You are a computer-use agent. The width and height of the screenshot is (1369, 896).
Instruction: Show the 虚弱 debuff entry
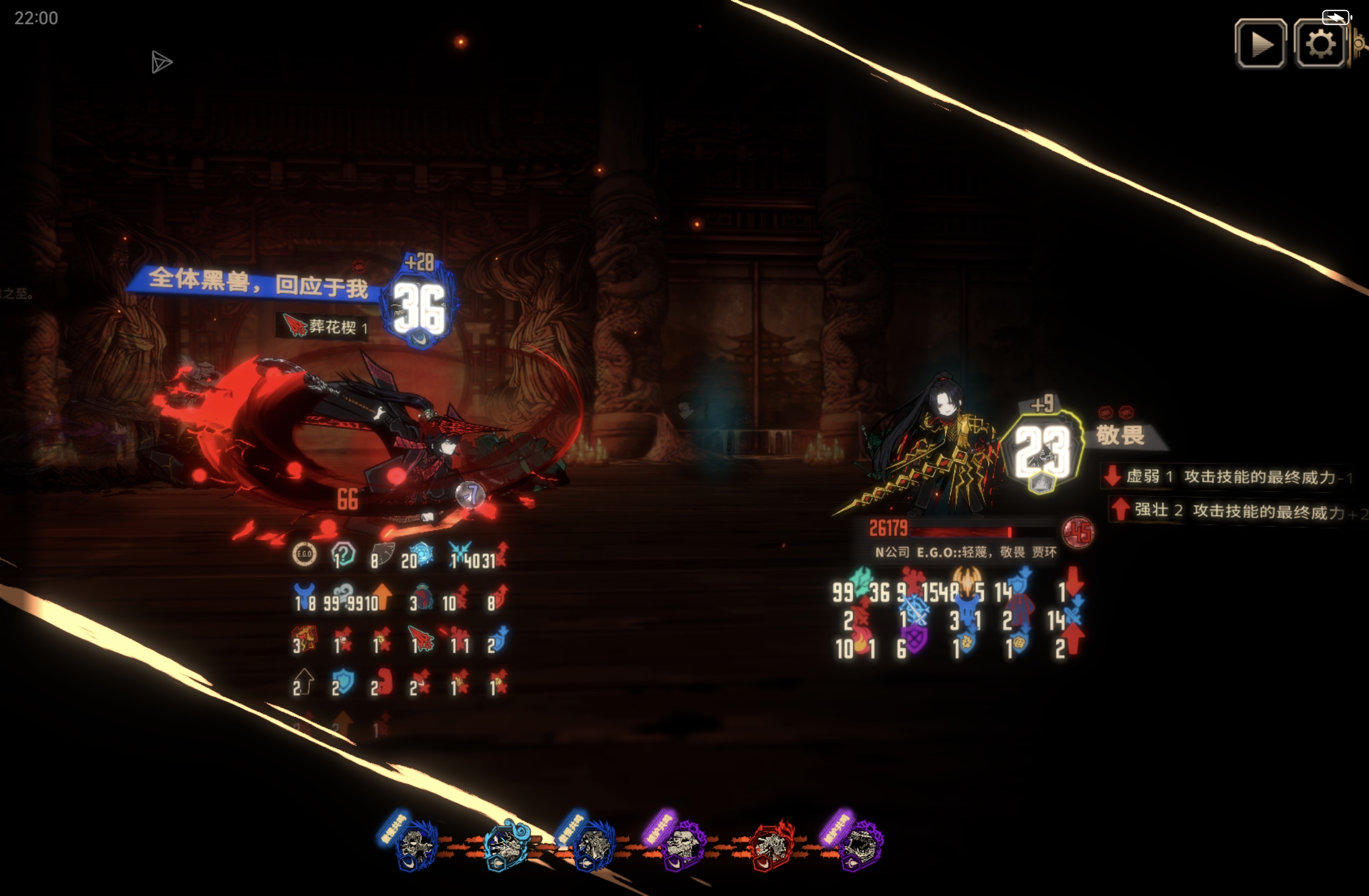tap(1226, 477)
